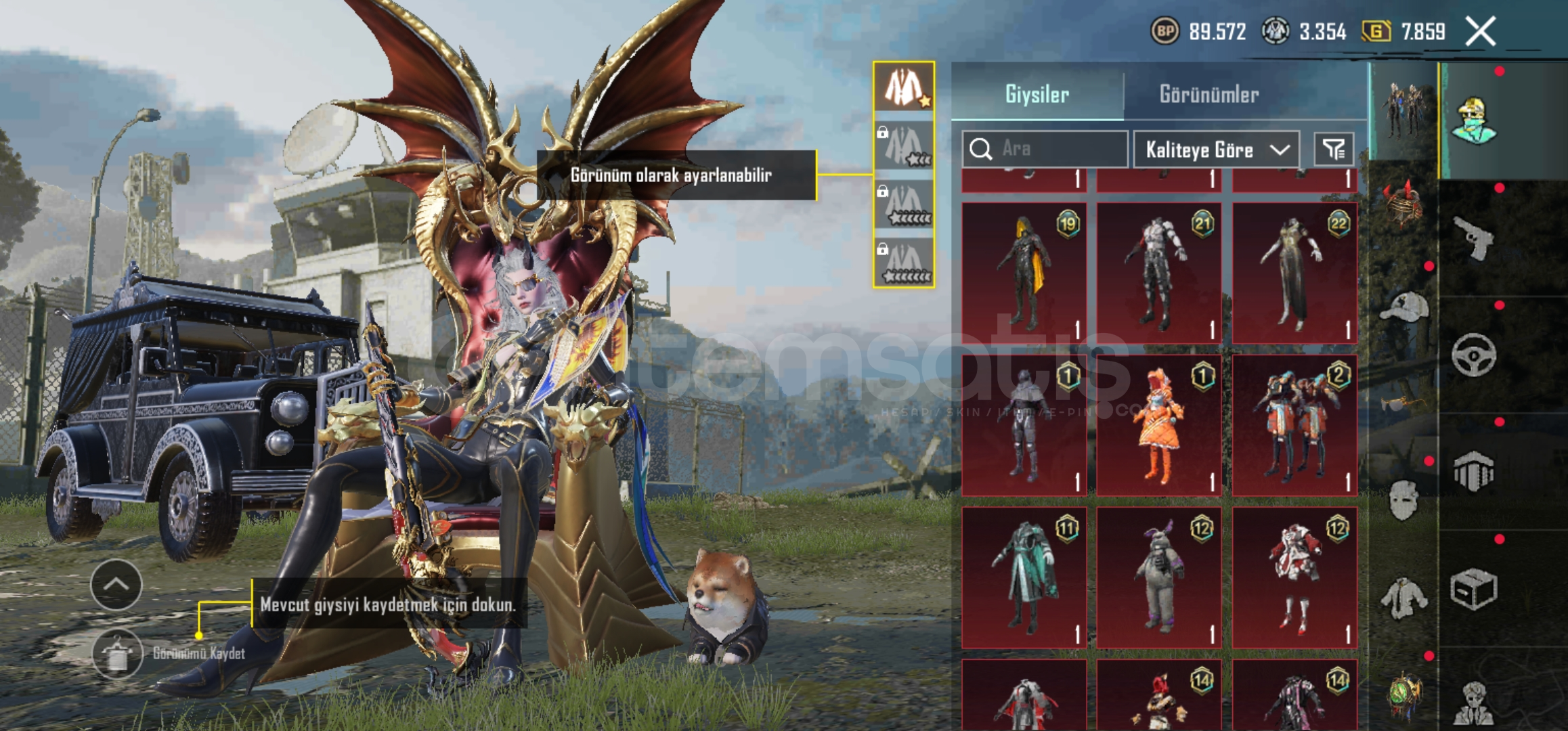Switch to the Giysiler tab

tap(1037, 94)
